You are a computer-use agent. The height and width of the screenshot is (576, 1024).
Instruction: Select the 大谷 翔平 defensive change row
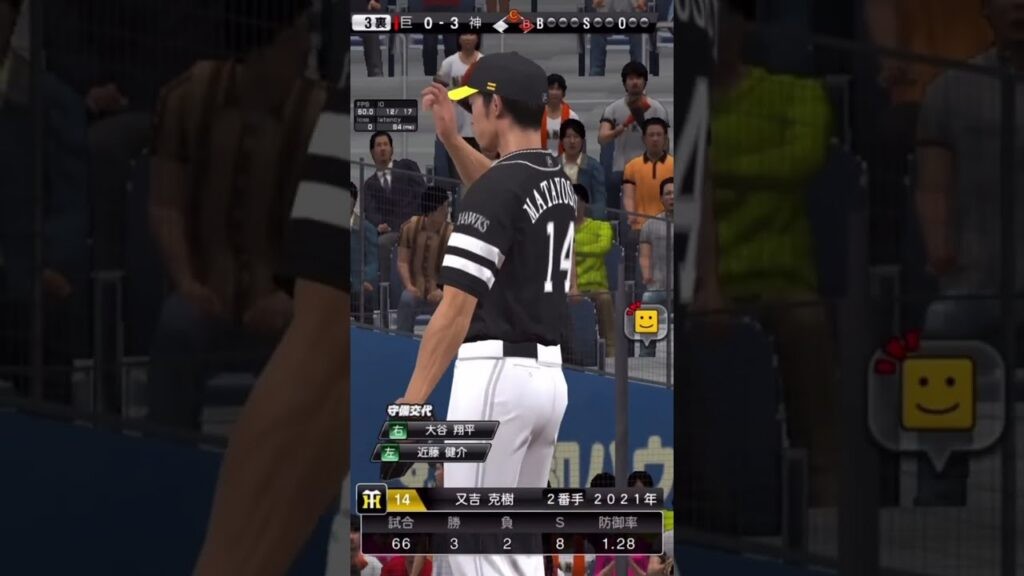pos(439,430)
